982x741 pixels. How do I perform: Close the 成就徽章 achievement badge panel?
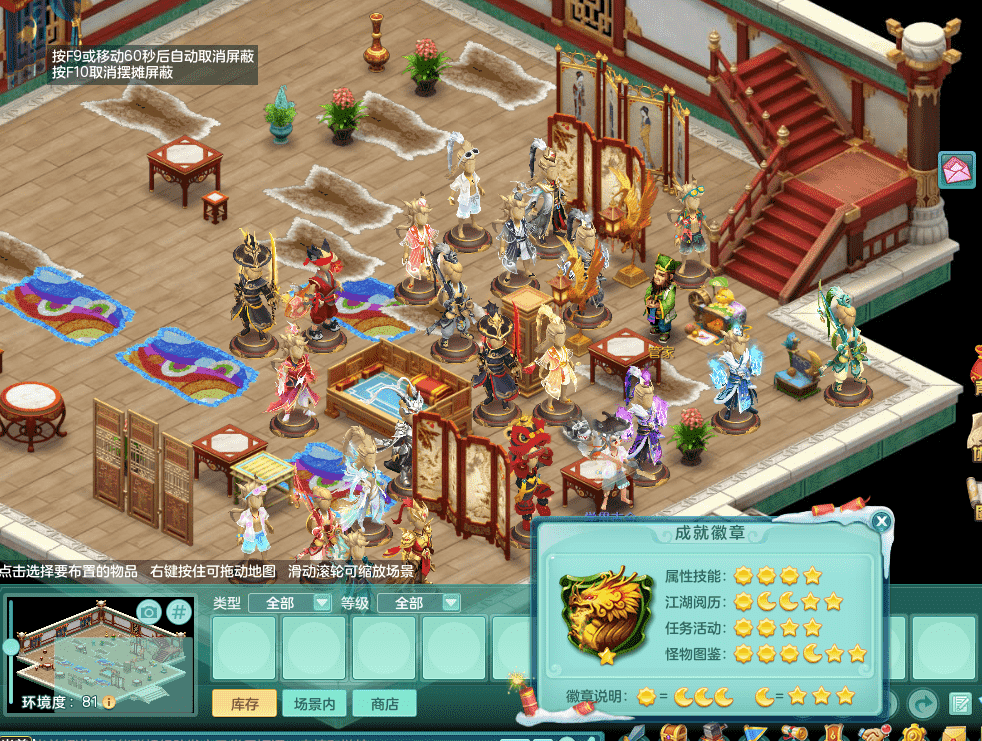[x=881, y=521]
